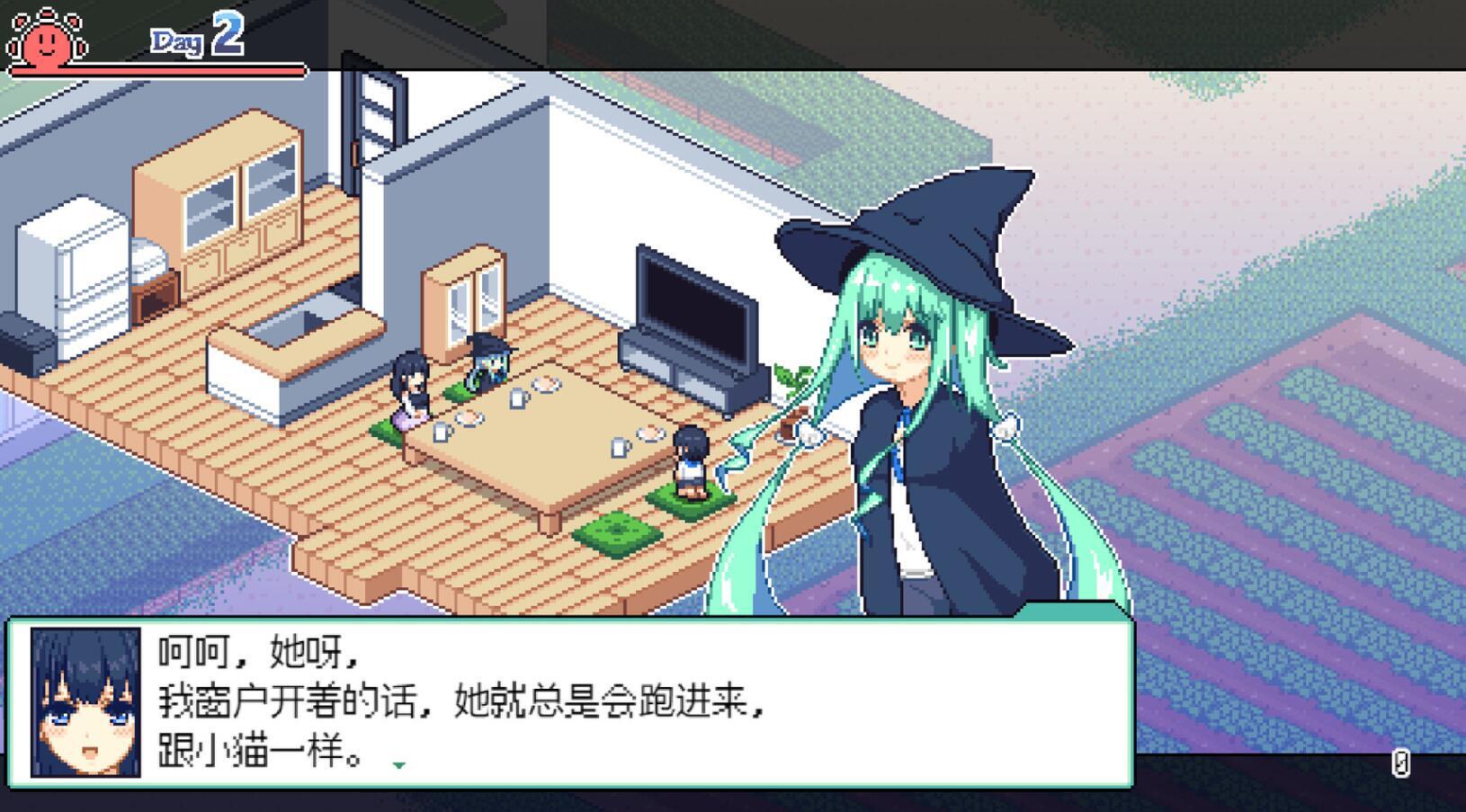Click the zero counter in the bottom-right corner
This screenshot has width=1466, height=812.
point(1400,761)
